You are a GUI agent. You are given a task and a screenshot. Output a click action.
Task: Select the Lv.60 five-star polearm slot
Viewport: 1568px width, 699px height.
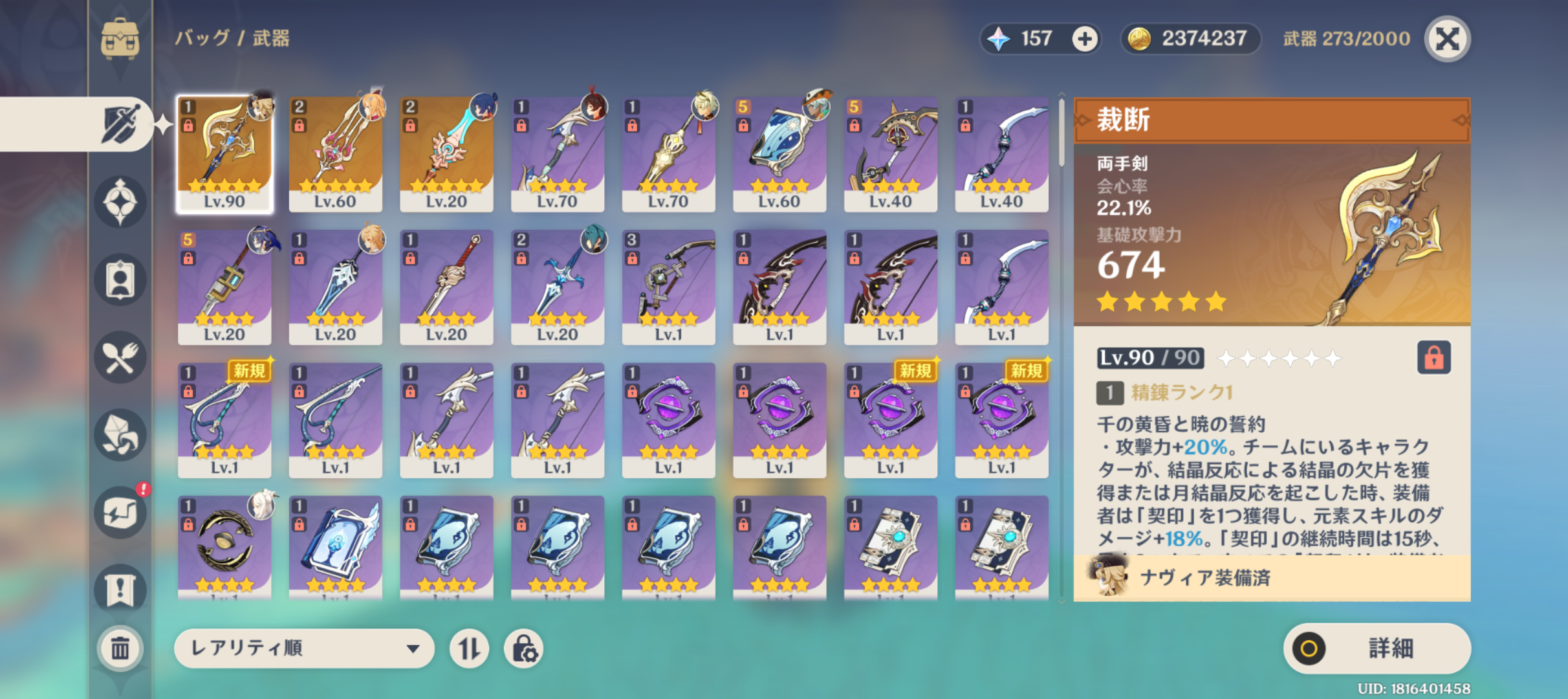pyautogui.click(x=335, y=154)
